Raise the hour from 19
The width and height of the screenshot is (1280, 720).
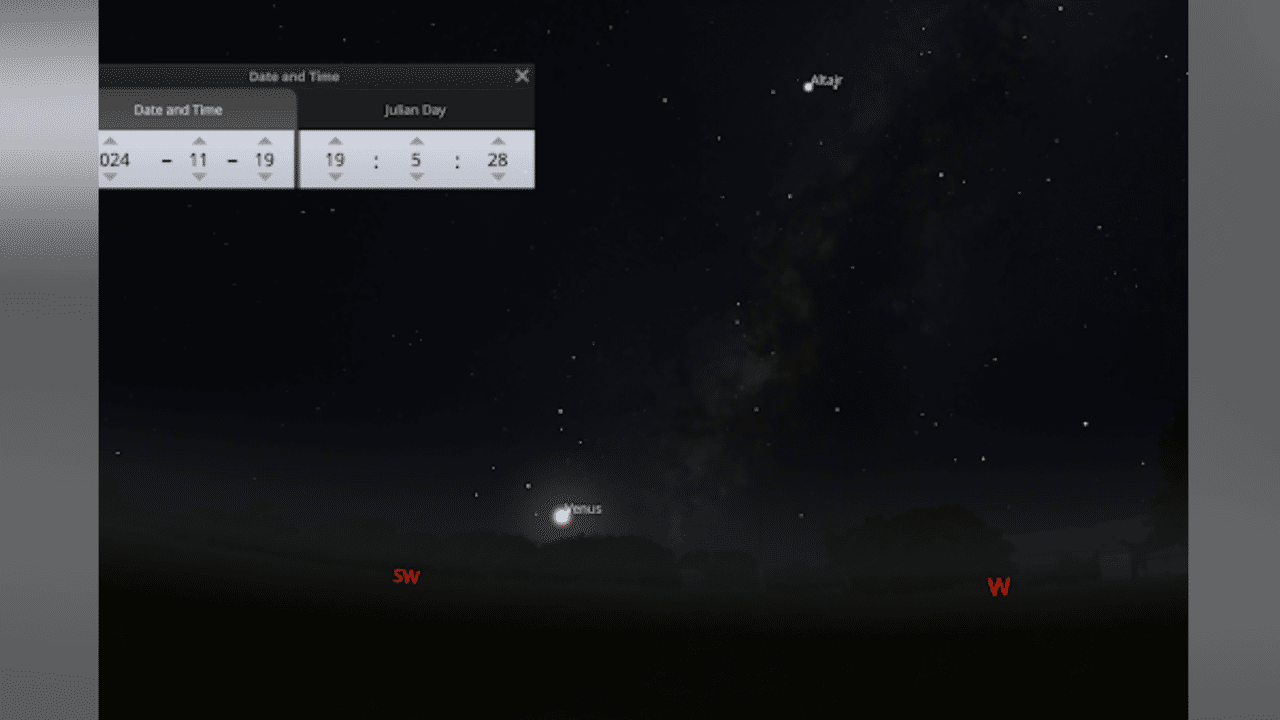pos(335,140)
